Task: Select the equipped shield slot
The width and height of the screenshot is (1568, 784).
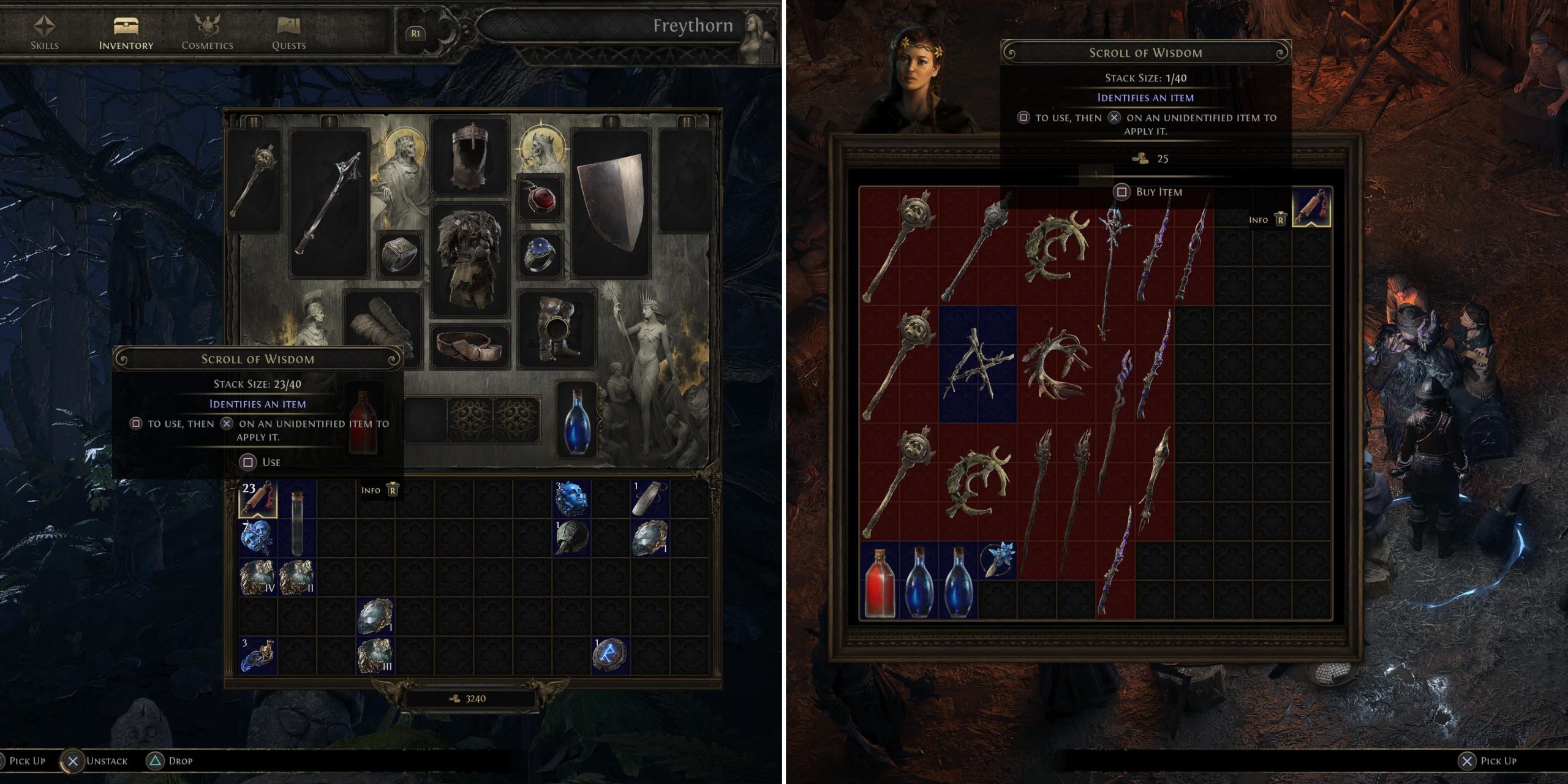Action: 610,202
